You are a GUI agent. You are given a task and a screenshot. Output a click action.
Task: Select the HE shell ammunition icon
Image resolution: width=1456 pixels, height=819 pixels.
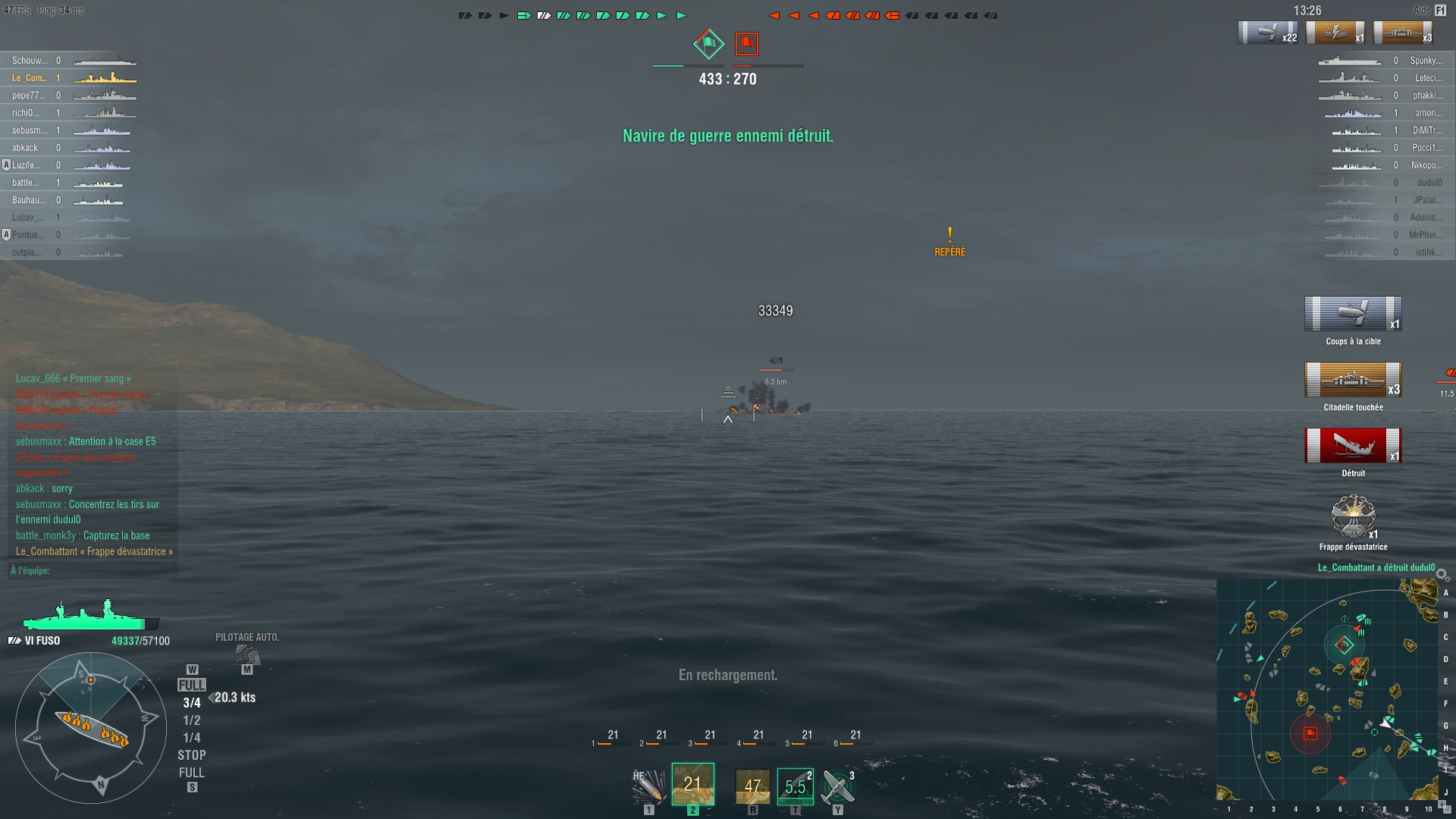(x=648, y=786)
